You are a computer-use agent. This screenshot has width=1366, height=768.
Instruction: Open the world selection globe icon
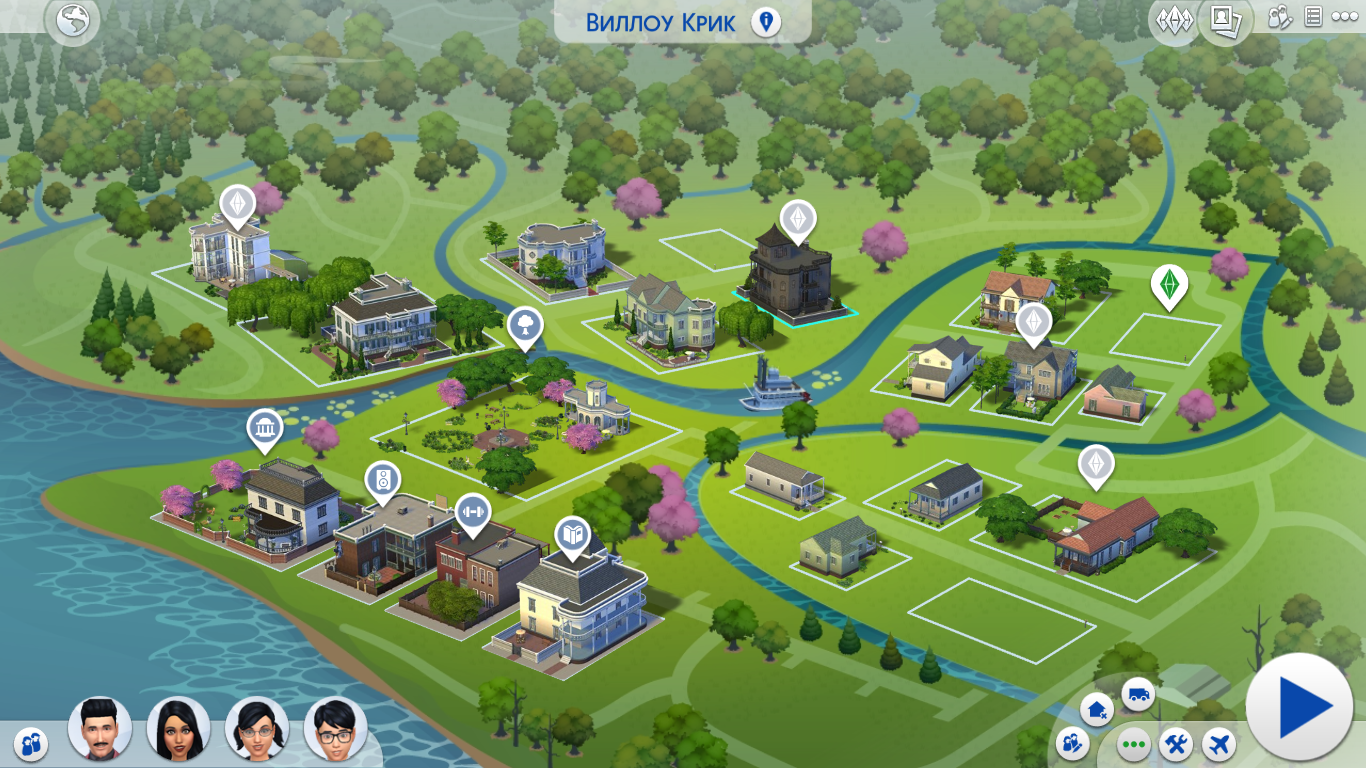[x=73, y=21]
